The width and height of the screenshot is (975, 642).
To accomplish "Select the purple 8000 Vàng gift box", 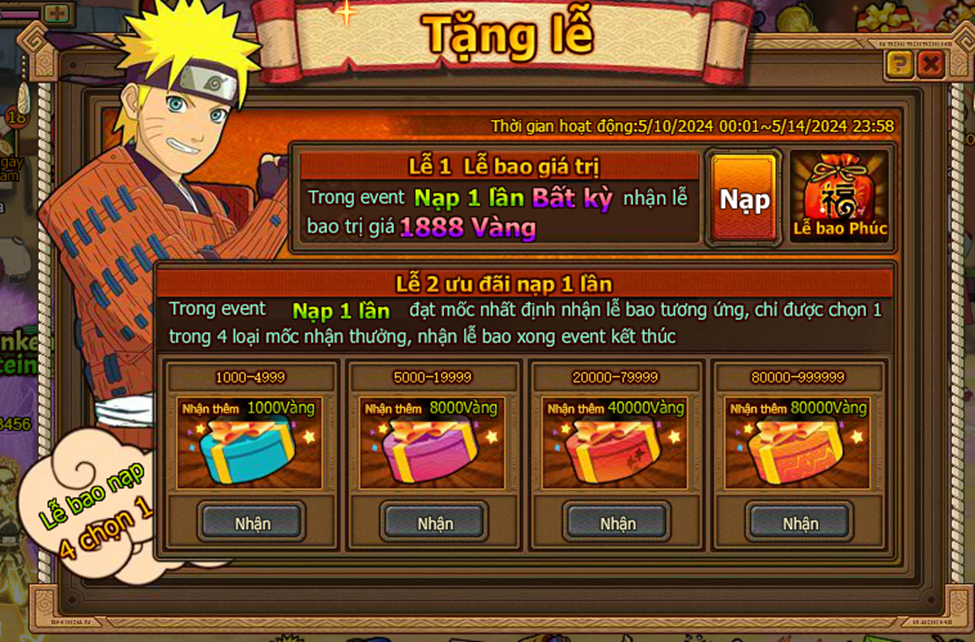I will pyautogui.click(x=433, y=450).
